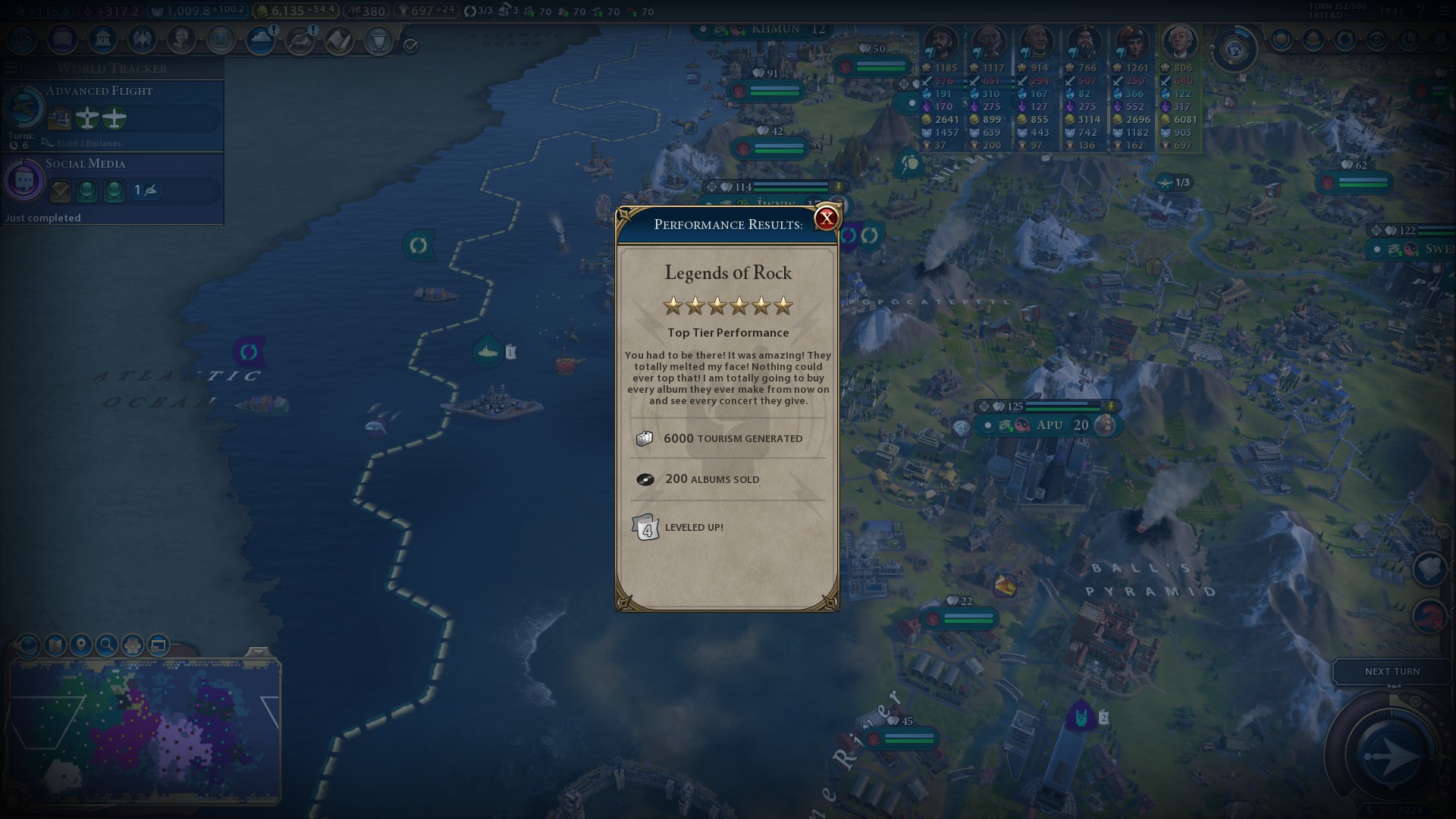The width and height of the screenshot is (1456, 819).
Task: Open the technology tree atom icon
Action: (23, 39)
